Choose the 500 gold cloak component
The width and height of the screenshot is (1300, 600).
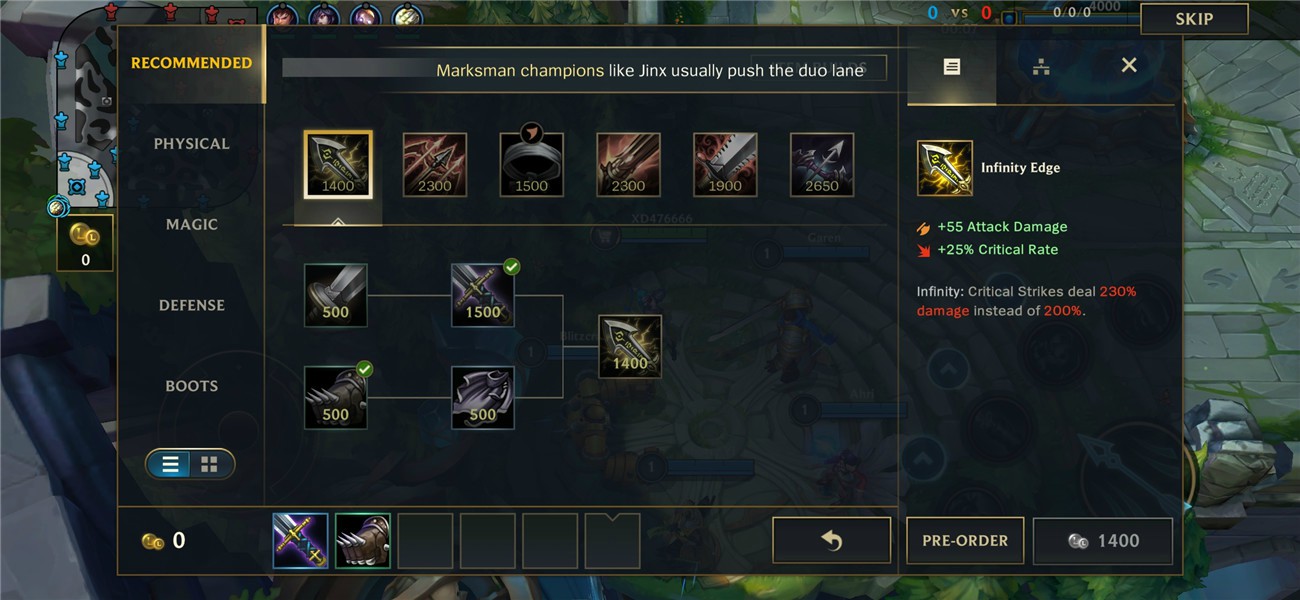(483, 397)
